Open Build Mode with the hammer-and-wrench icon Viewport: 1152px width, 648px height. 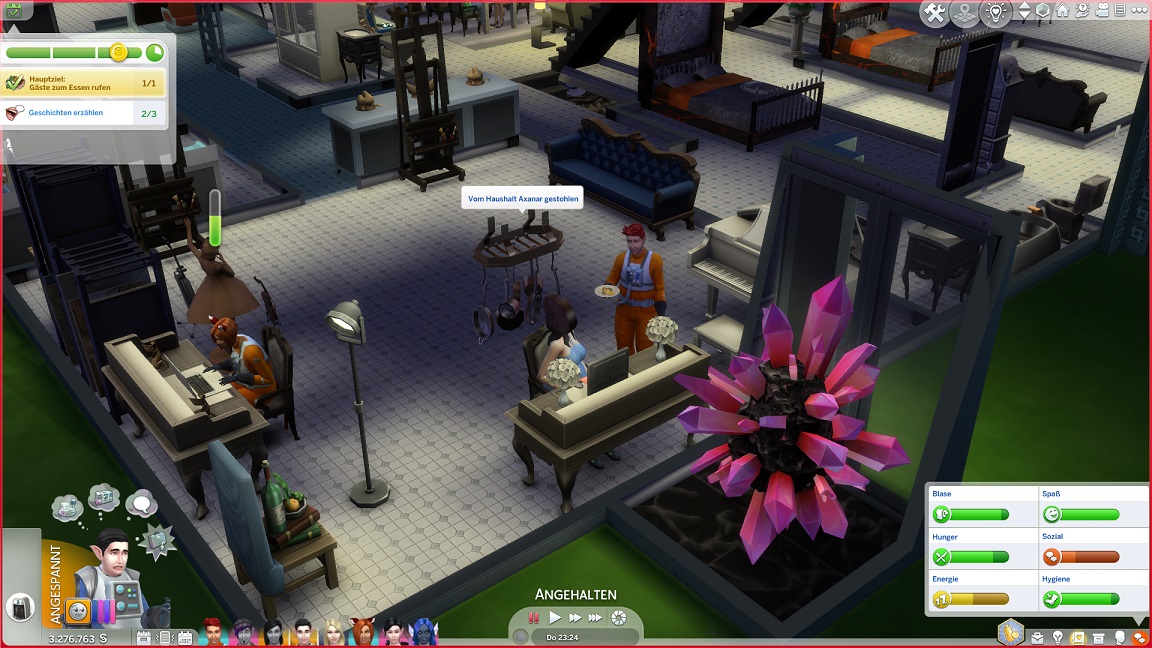936,14
